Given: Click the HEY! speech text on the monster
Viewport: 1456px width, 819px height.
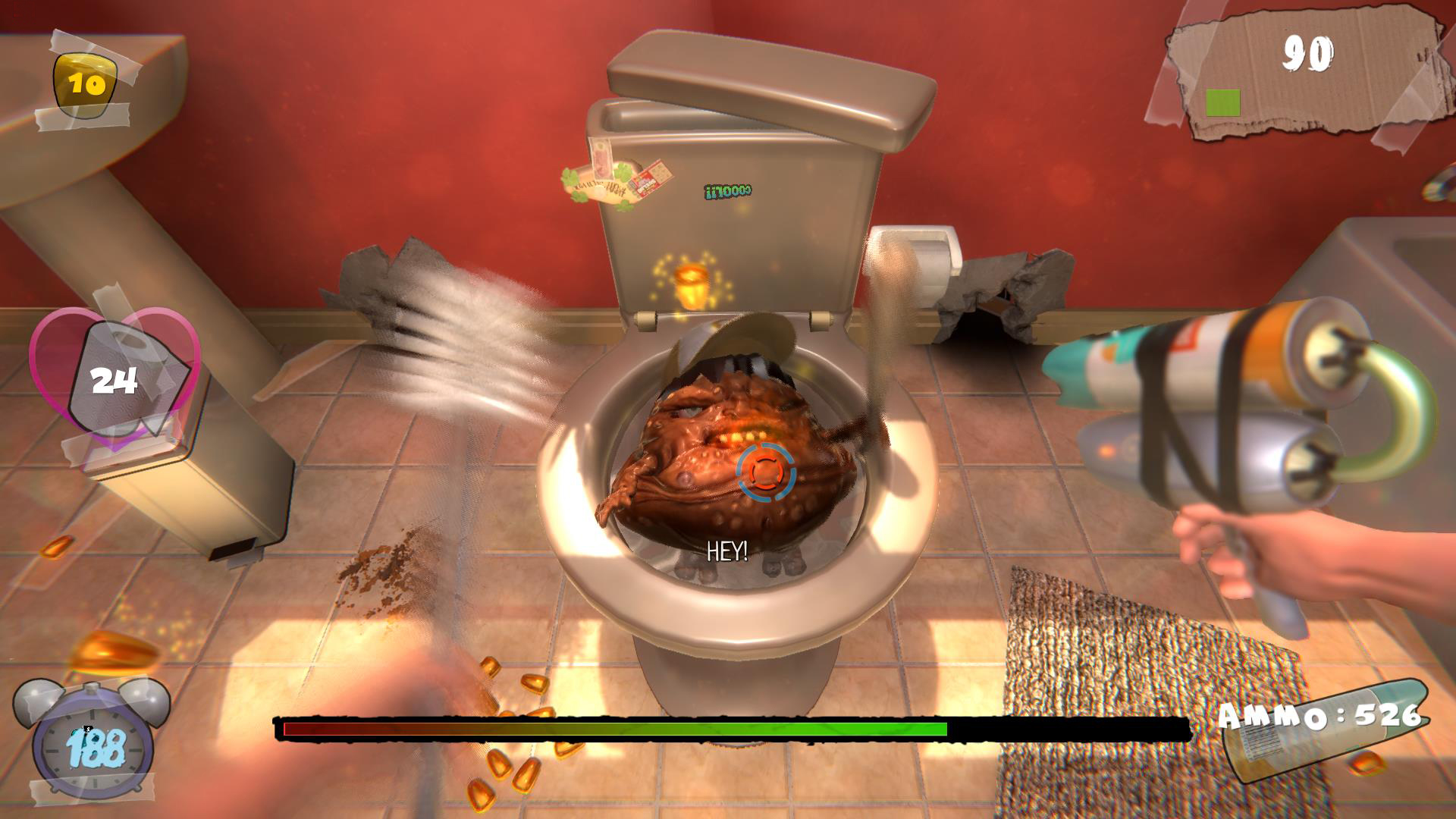Looking at the screenshot, I should [726, 550].
